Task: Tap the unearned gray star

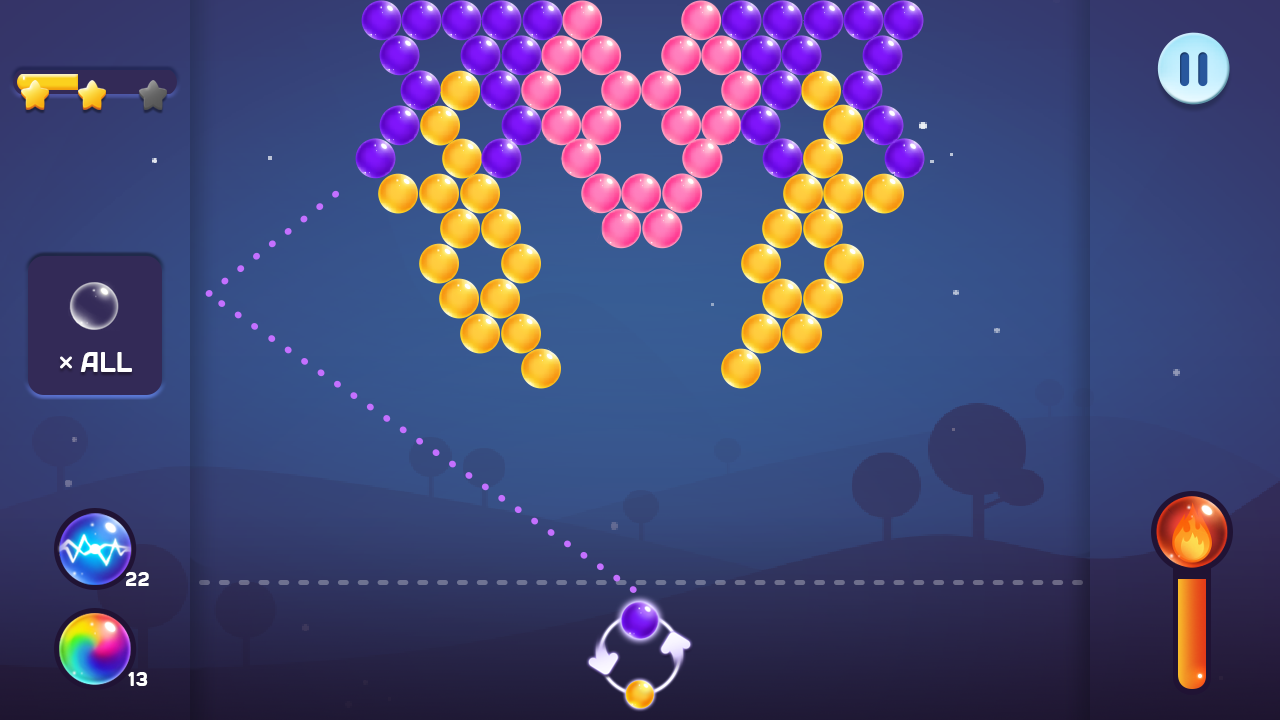Action: point(152,95)
